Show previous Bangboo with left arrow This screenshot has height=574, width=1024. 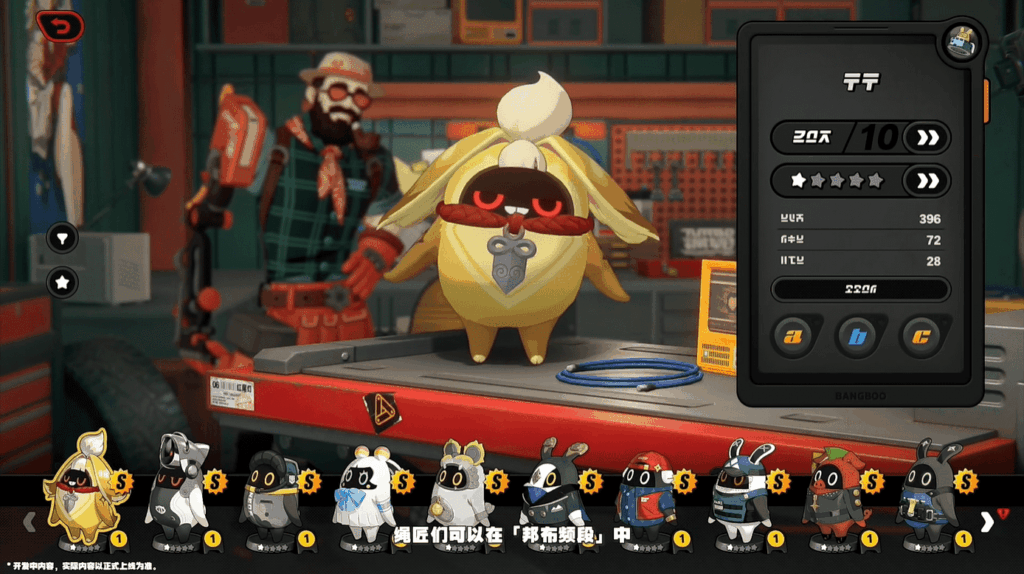(x=30, y=520)
